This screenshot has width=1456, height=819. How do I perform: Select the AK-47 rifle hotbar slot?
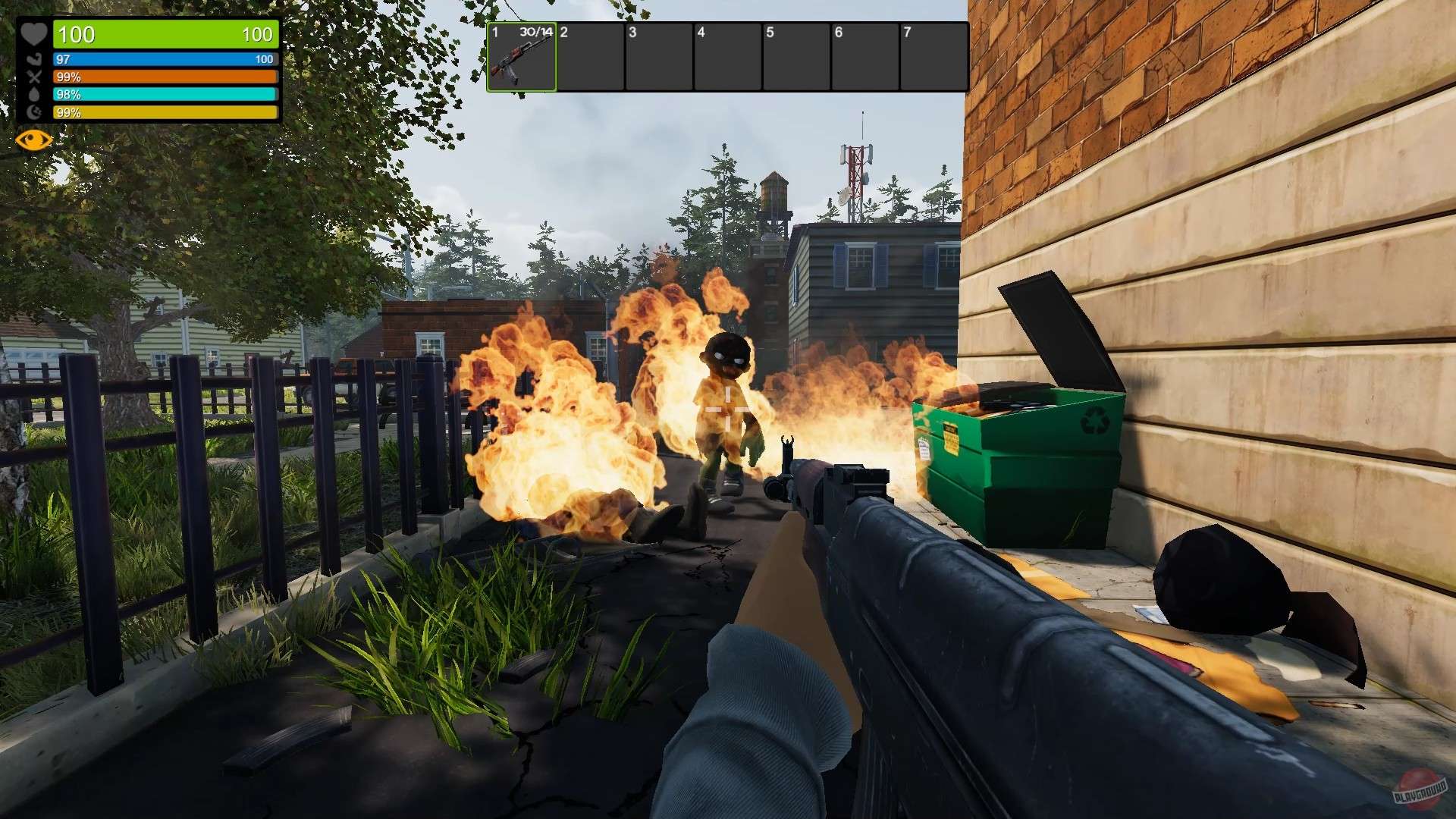(522, 58)
